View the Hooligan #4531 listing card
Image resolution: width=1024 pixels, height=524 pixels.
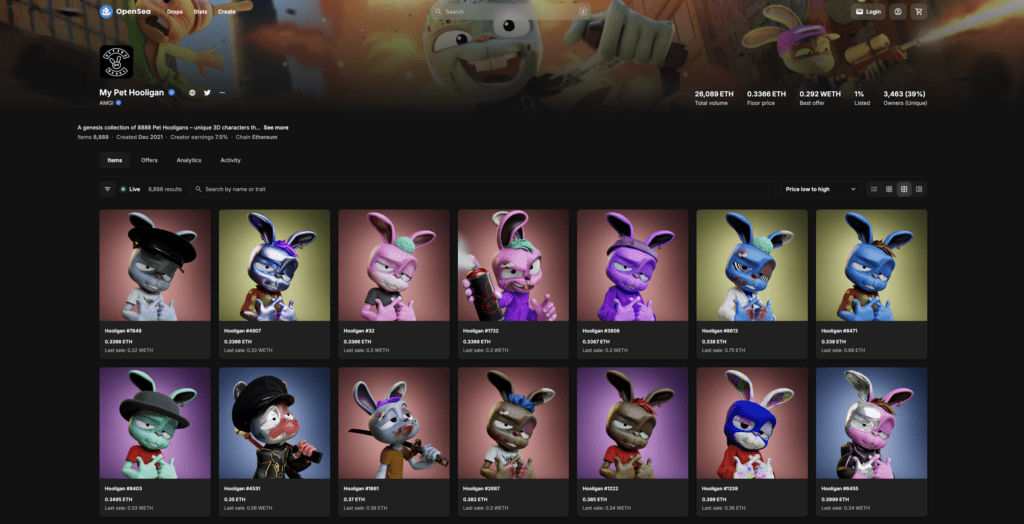[274, 441]
